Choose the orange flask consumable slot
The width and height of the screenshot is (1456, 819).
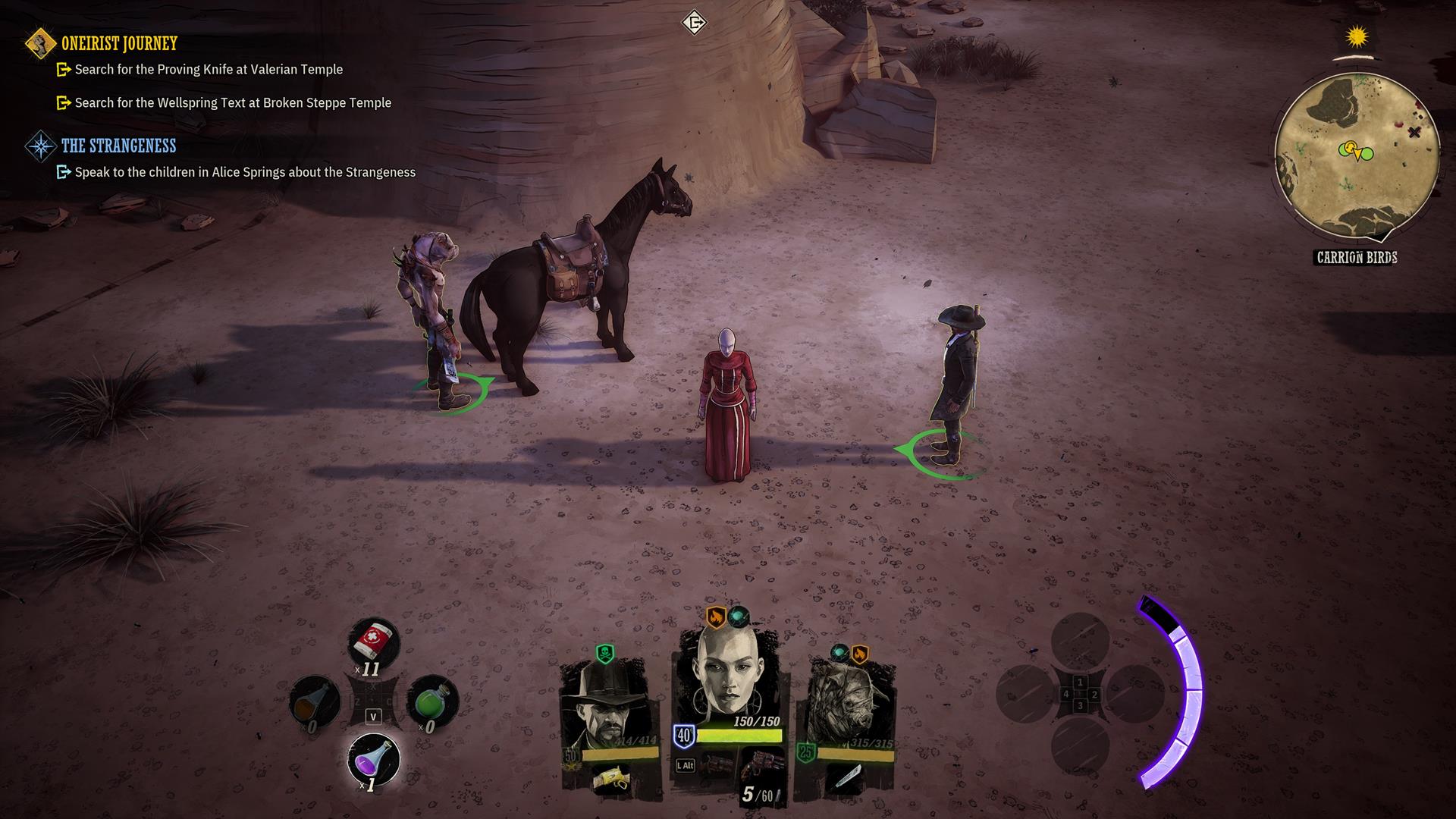pos(315,701)
